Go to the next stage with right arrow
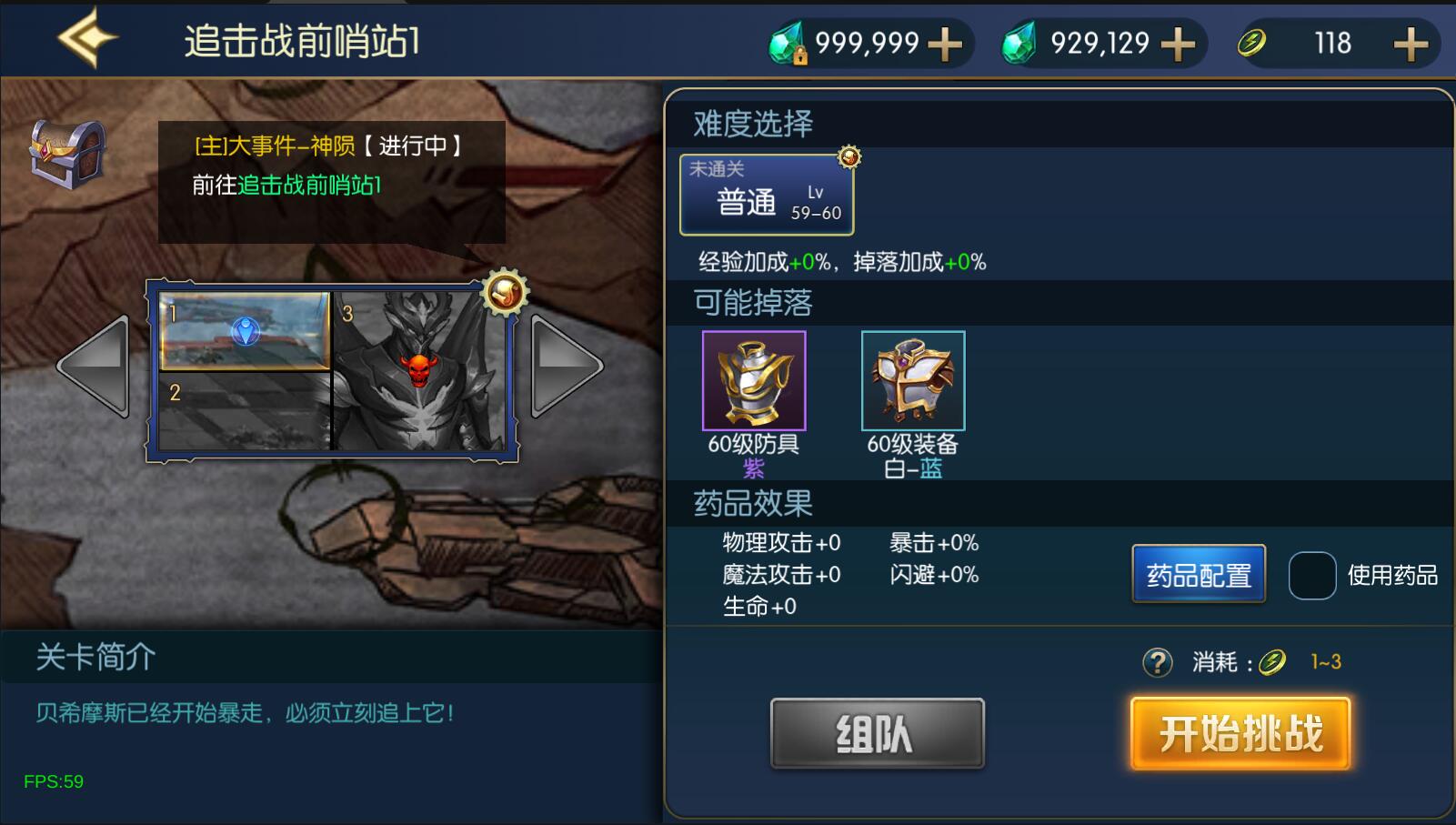Screen dimensions: 1456x825 point(566,367)
